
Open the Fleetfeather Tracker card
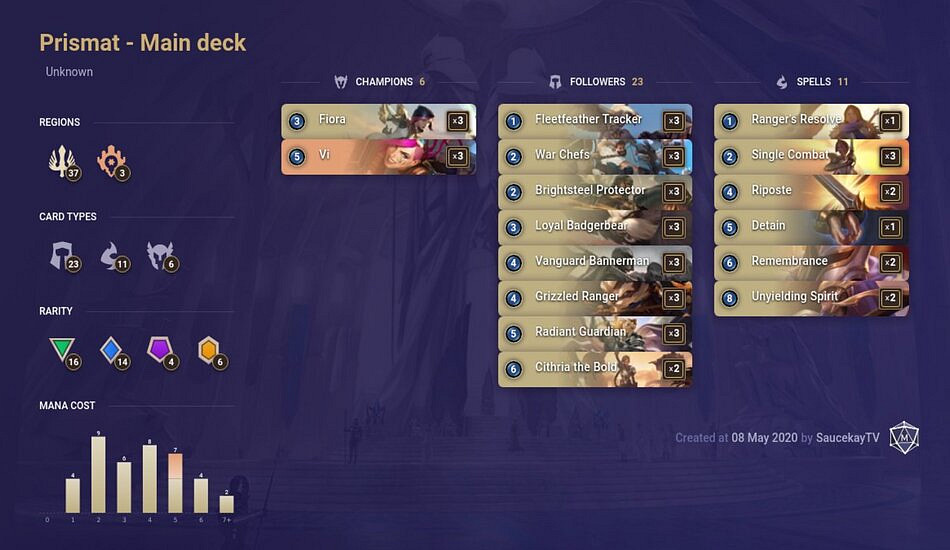(x=595, y=121)
